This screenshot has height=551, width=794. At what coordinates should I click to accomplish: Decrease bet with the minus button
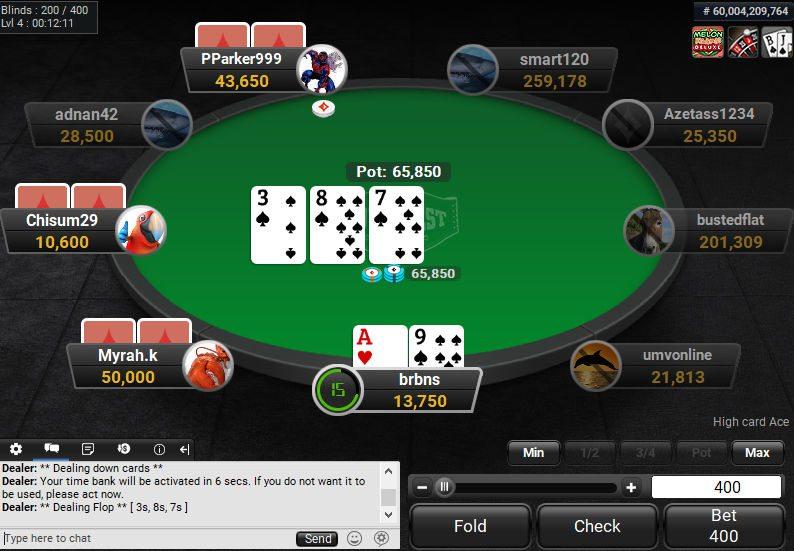tap(422, 488)
